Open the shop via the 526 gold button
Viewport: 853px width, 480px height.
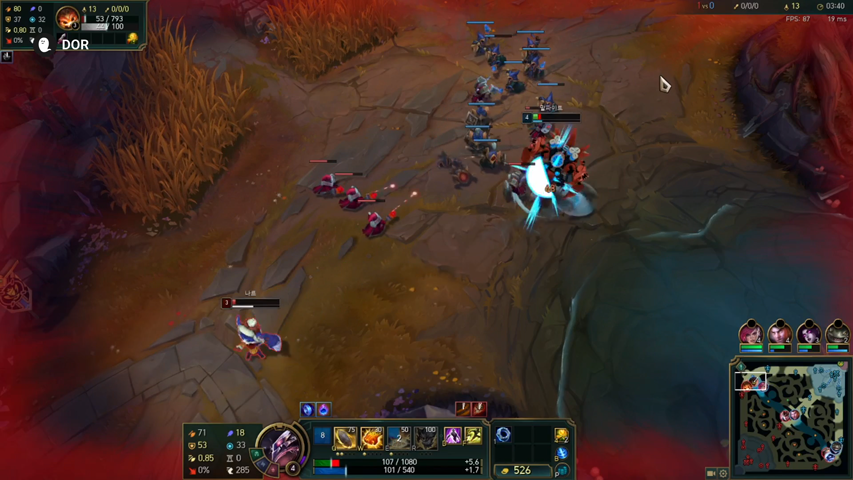(x=520, y=470)
